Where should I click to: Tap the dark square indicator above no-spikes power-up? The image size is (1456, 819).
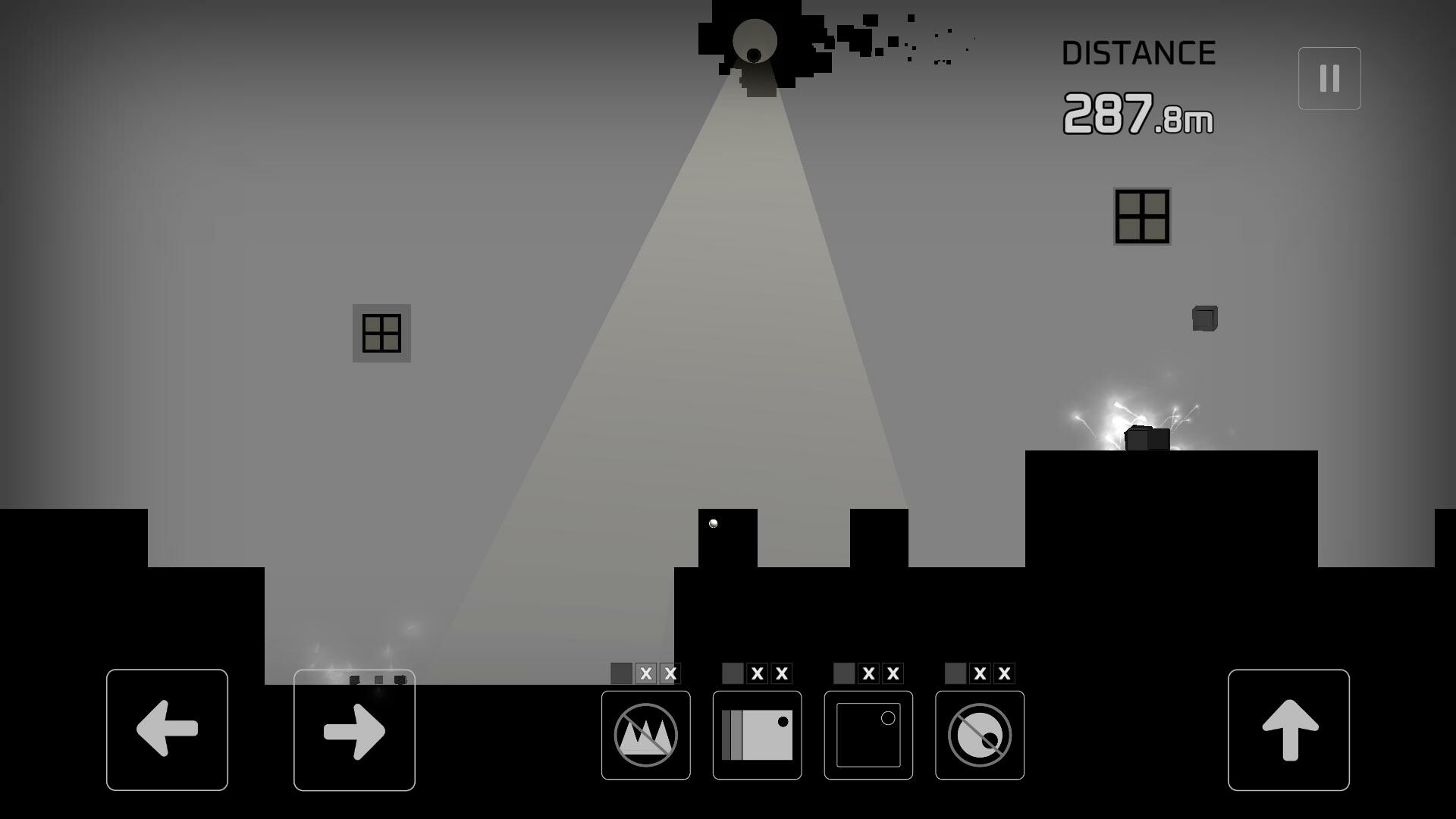coord(622,672)
